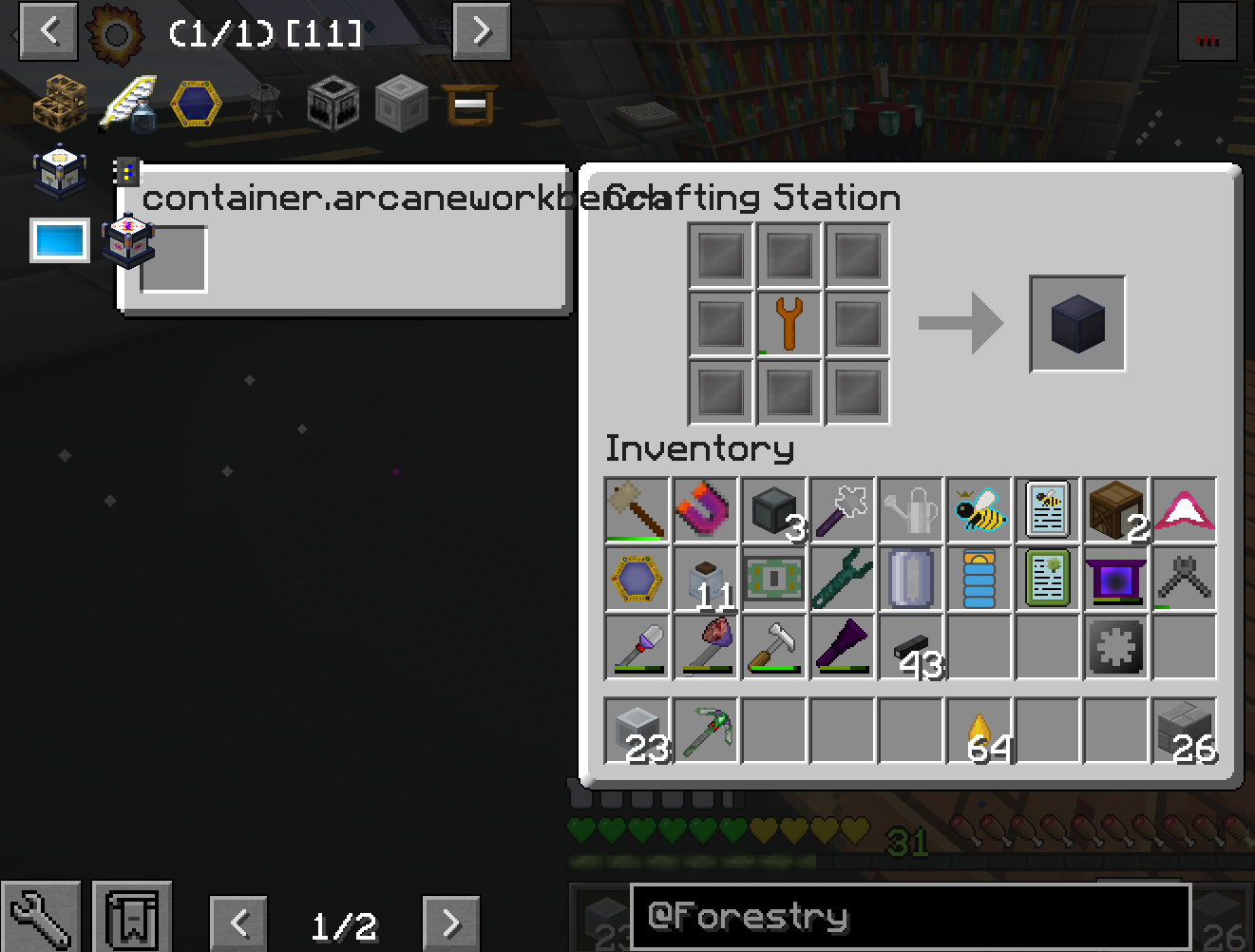Click the next recipe arrow at the top
This screenshot has height=952, width=1255.
[481, 31]
